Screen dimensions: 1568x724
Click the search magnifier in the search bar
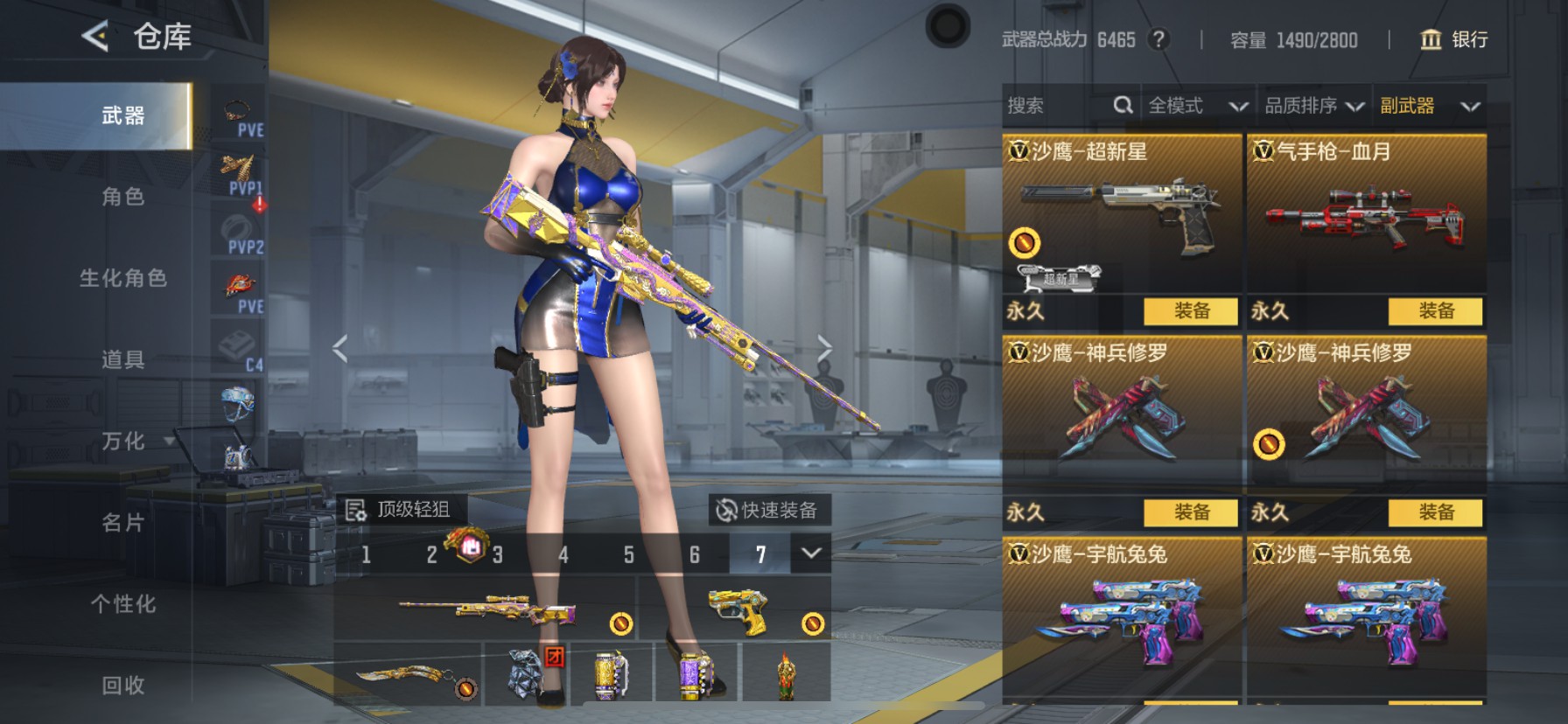coord(1124,105)
